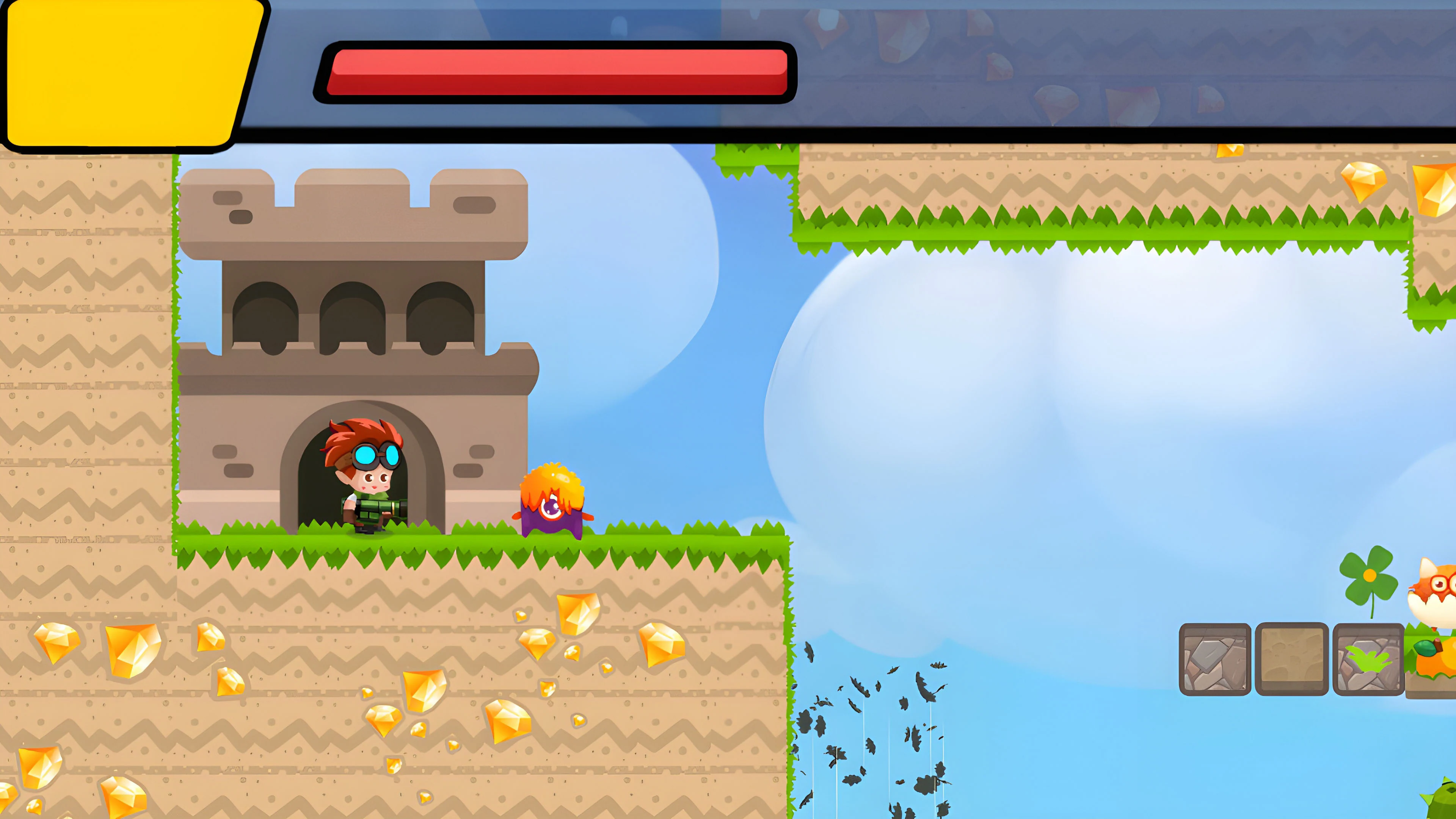Select the stone tile block icon
Image resolution: width=1456 pixels, height=819 pixels.
(1215, 659)
